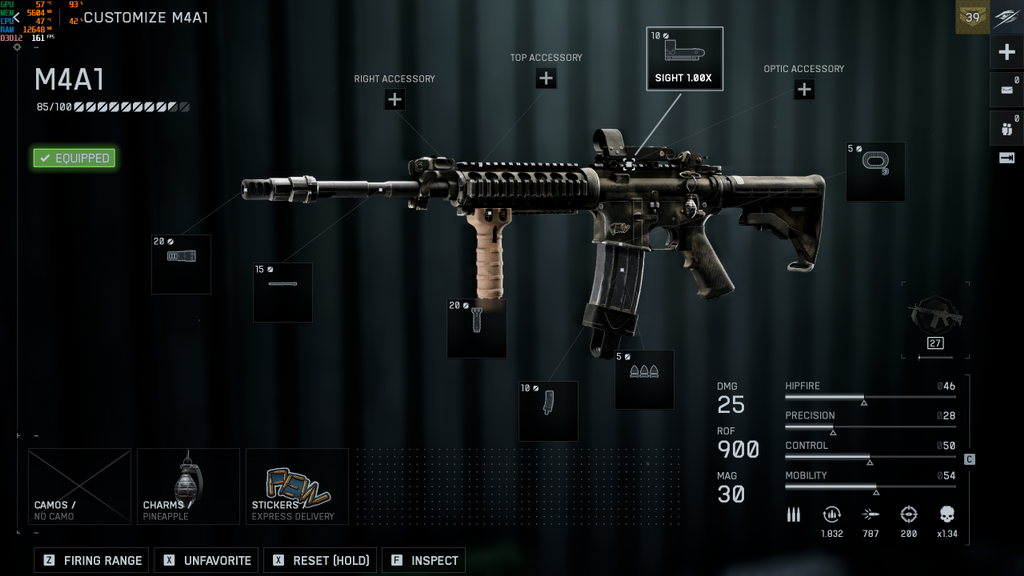Open the muzzle attachment slot
Viewport: 1024px width, 576px height.
[181, 264]
